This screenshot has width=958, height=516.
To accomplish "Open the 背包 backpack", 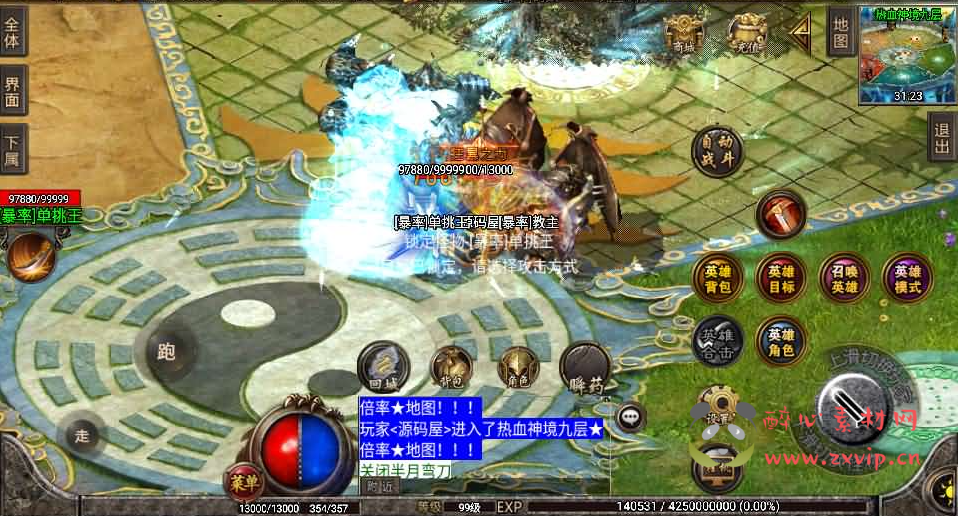I will pyautogui.click(x=451, y=368).
